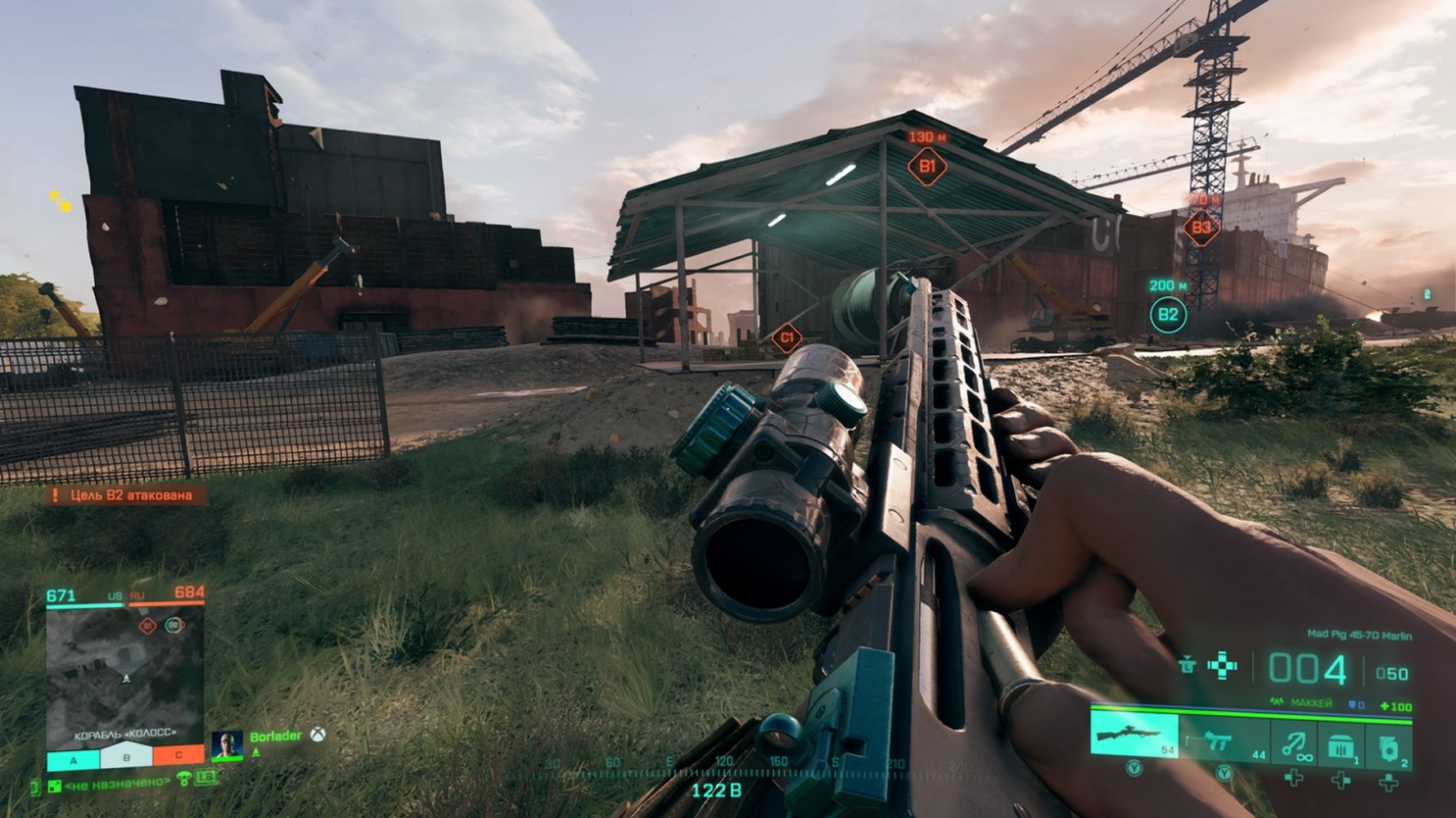The height and width of the screenshot is (818, 1456).
Task: Select sector C on the objective bar
Action: pos(178,755)
